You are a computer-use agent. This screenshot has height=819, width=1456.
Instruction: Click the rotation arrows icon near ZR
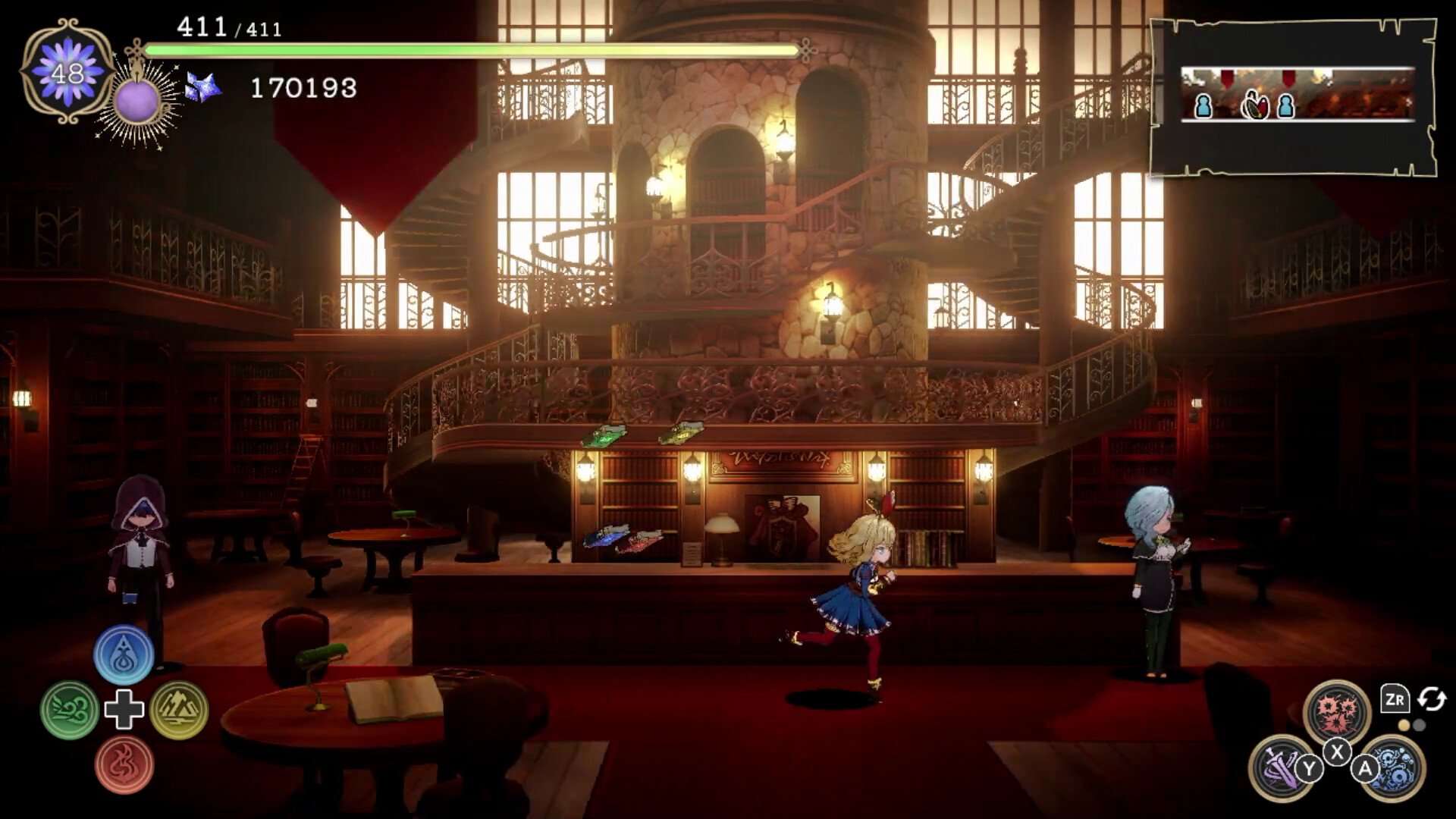1431,699
